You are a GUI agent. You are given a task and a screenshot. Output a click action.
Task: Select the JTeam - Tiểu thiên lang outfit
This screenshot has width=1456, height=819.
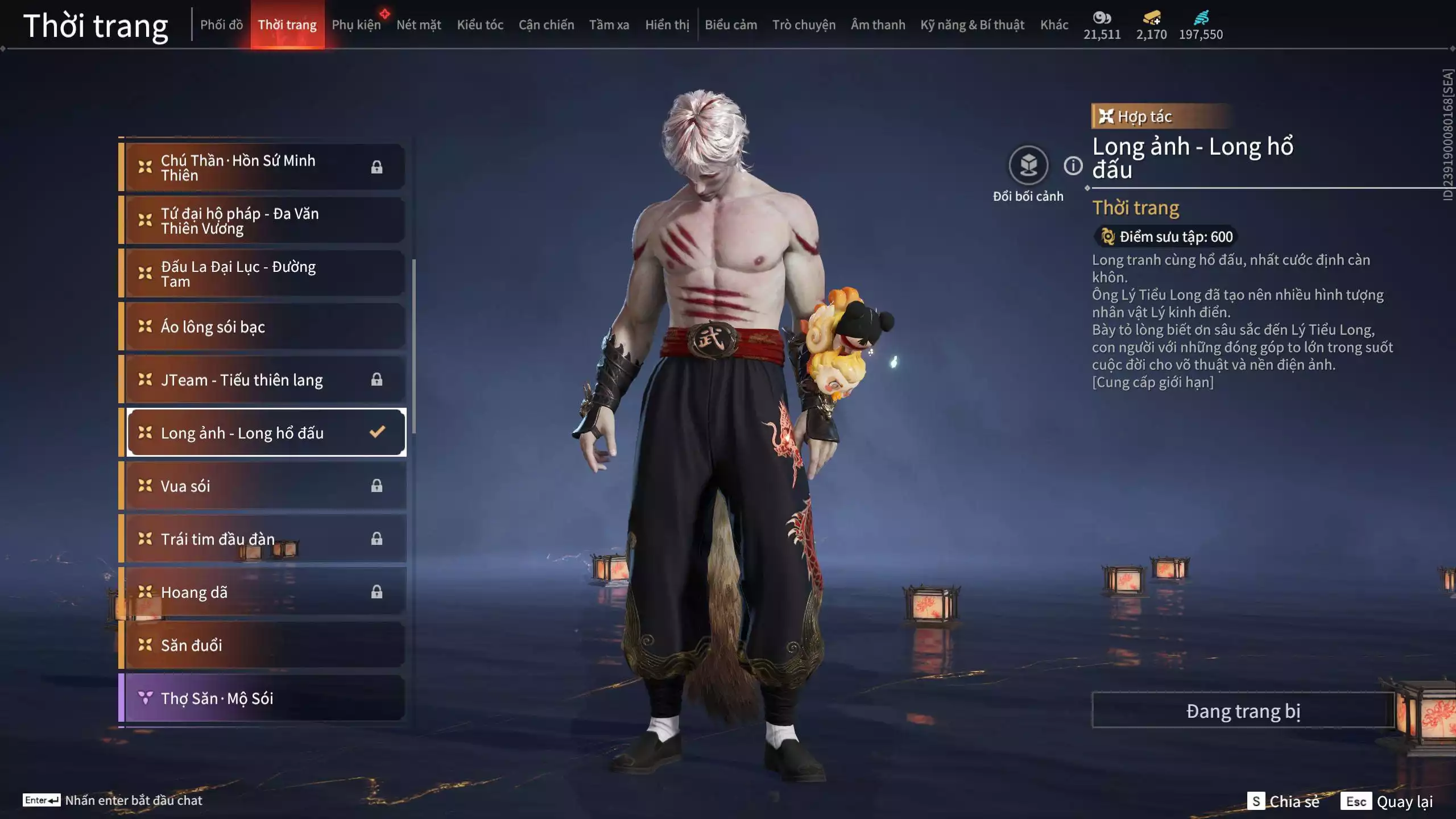(x=264, y=379)
